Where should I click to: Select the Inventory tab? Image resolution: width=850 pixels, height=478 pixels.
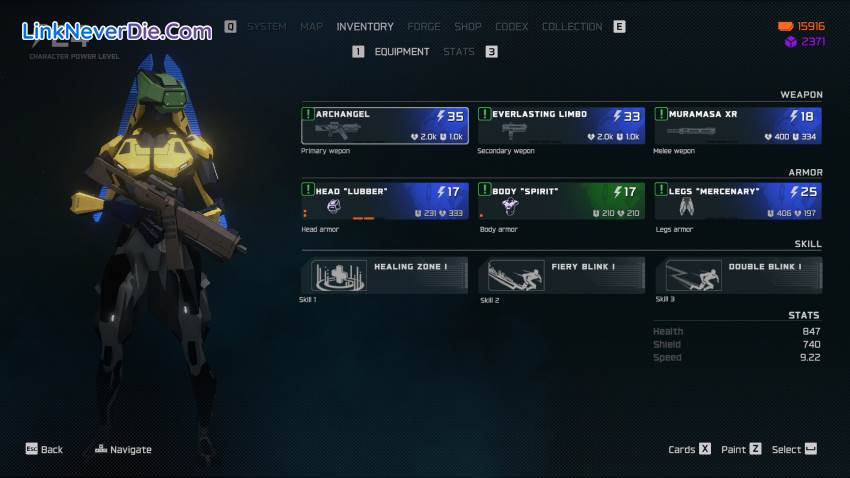click(365, 26)
